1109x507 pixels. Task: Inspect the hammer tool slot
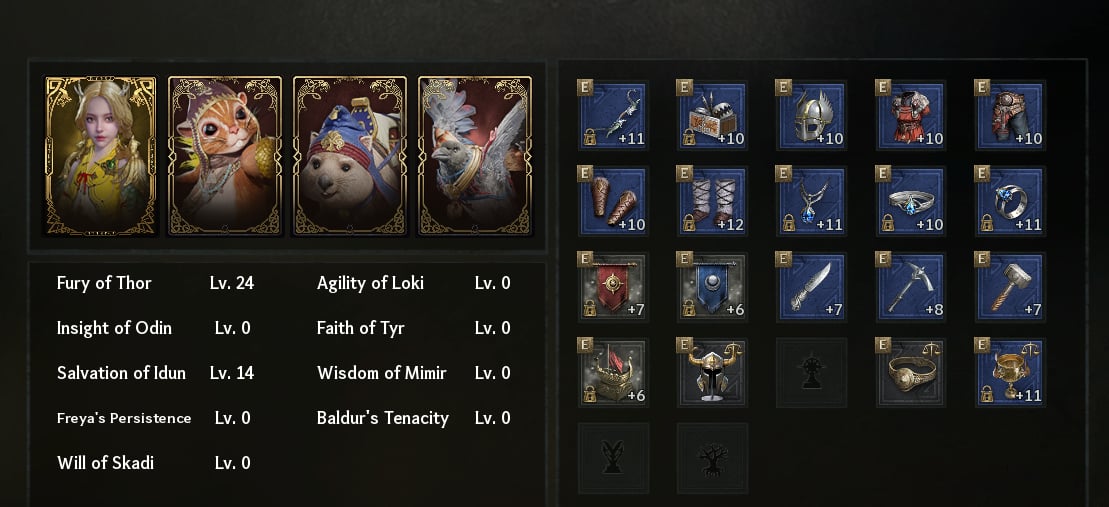pyautogui.click(x=1011, y=287)
